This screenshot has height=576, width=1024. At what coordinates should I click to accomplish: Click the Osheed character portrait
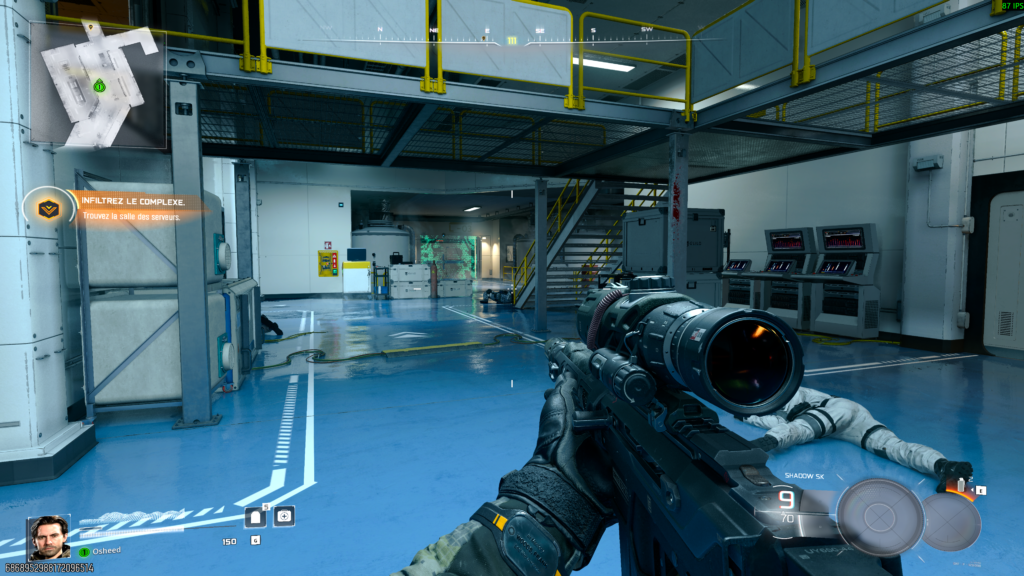click(49, 537)
